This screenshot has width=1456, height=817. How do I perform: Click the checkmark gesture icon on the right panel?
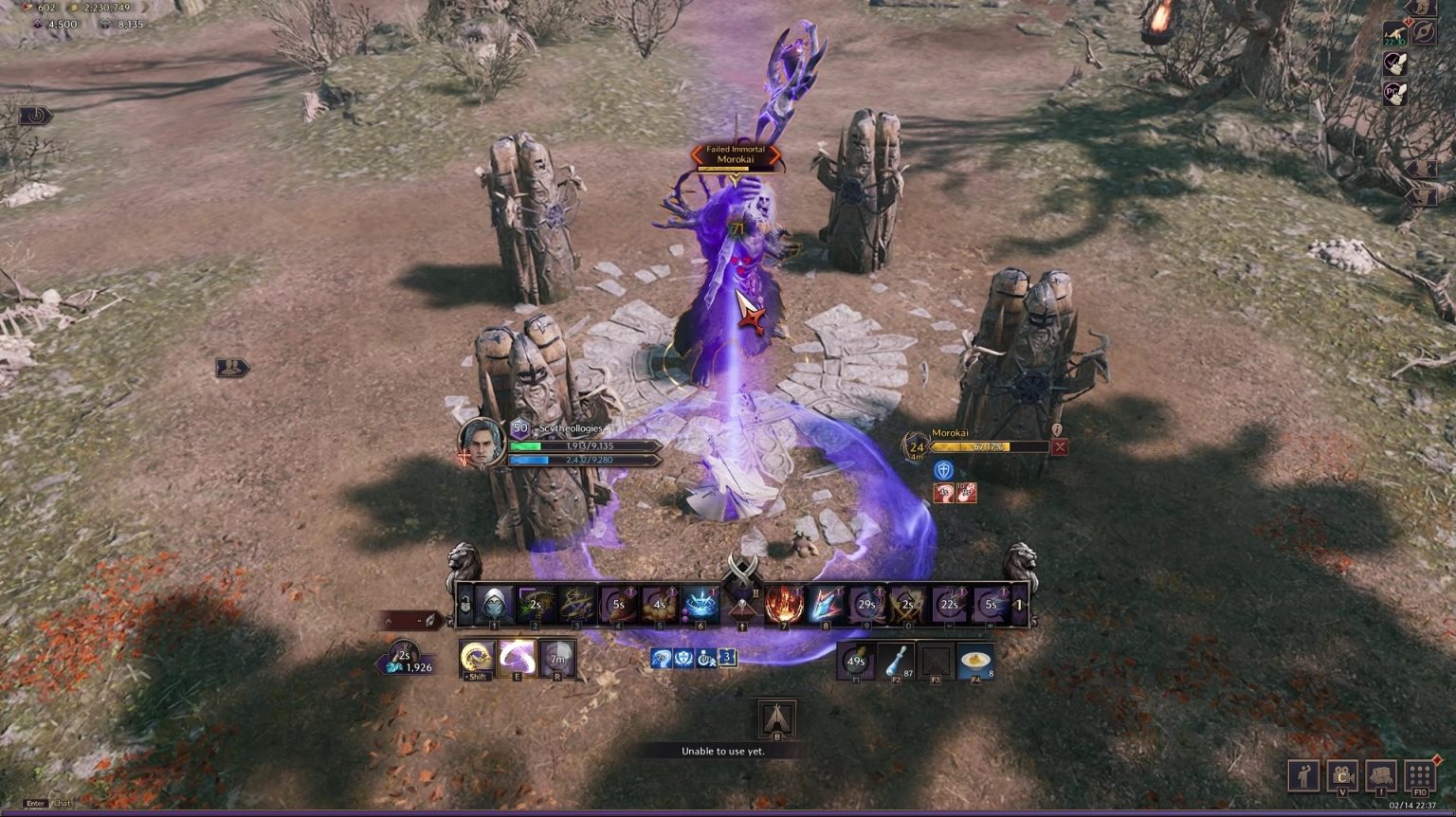[1395, 63]
